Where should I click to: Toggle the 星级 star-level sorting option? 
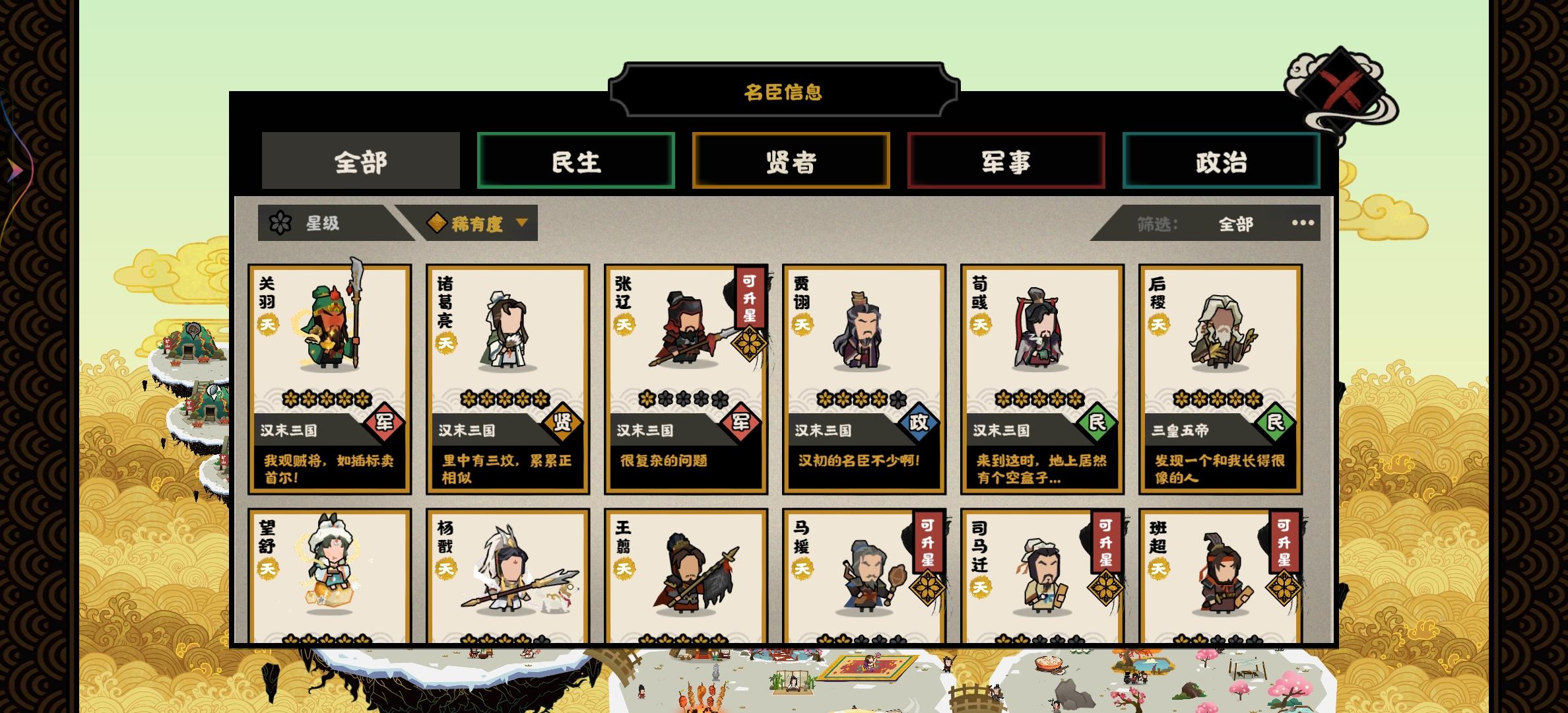click(x=317, y=224)
